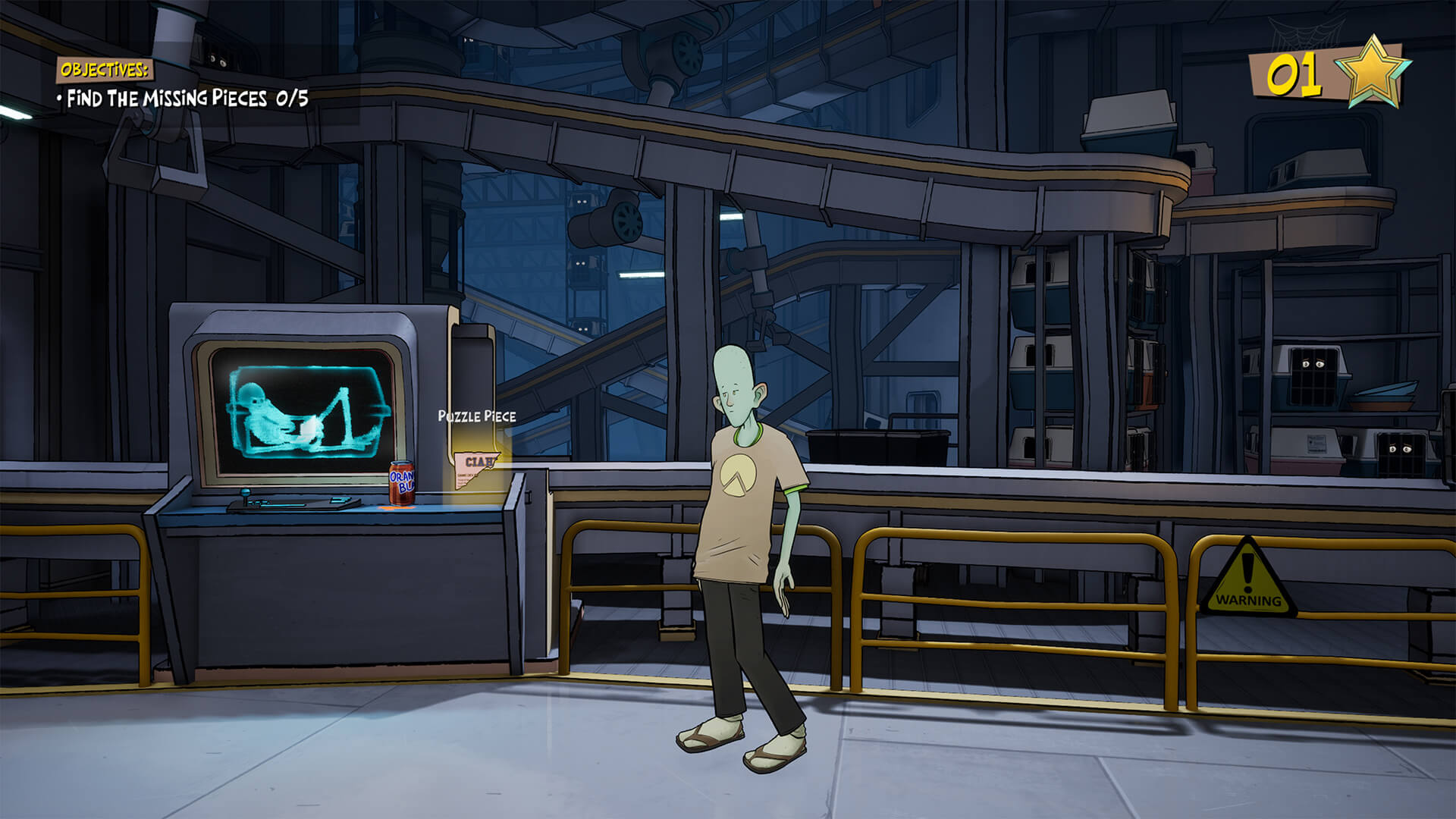The height and width of the screenshot is (819, 1456).
Task: Click the Puzzle Piece text label
Action: click(x=476, y=416)
